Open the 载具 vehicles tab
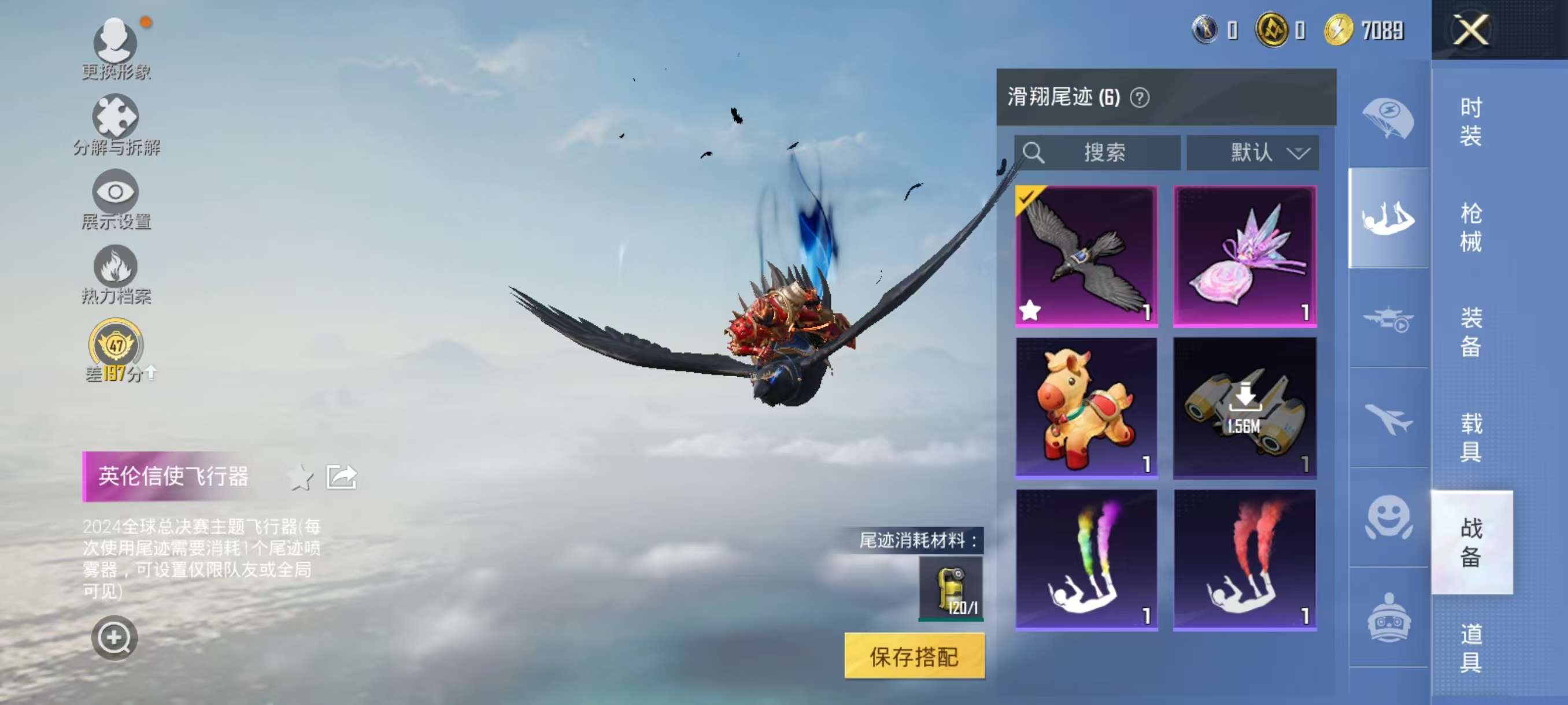The width and height of the screenshot is (1568, 705). [1471, 437]
